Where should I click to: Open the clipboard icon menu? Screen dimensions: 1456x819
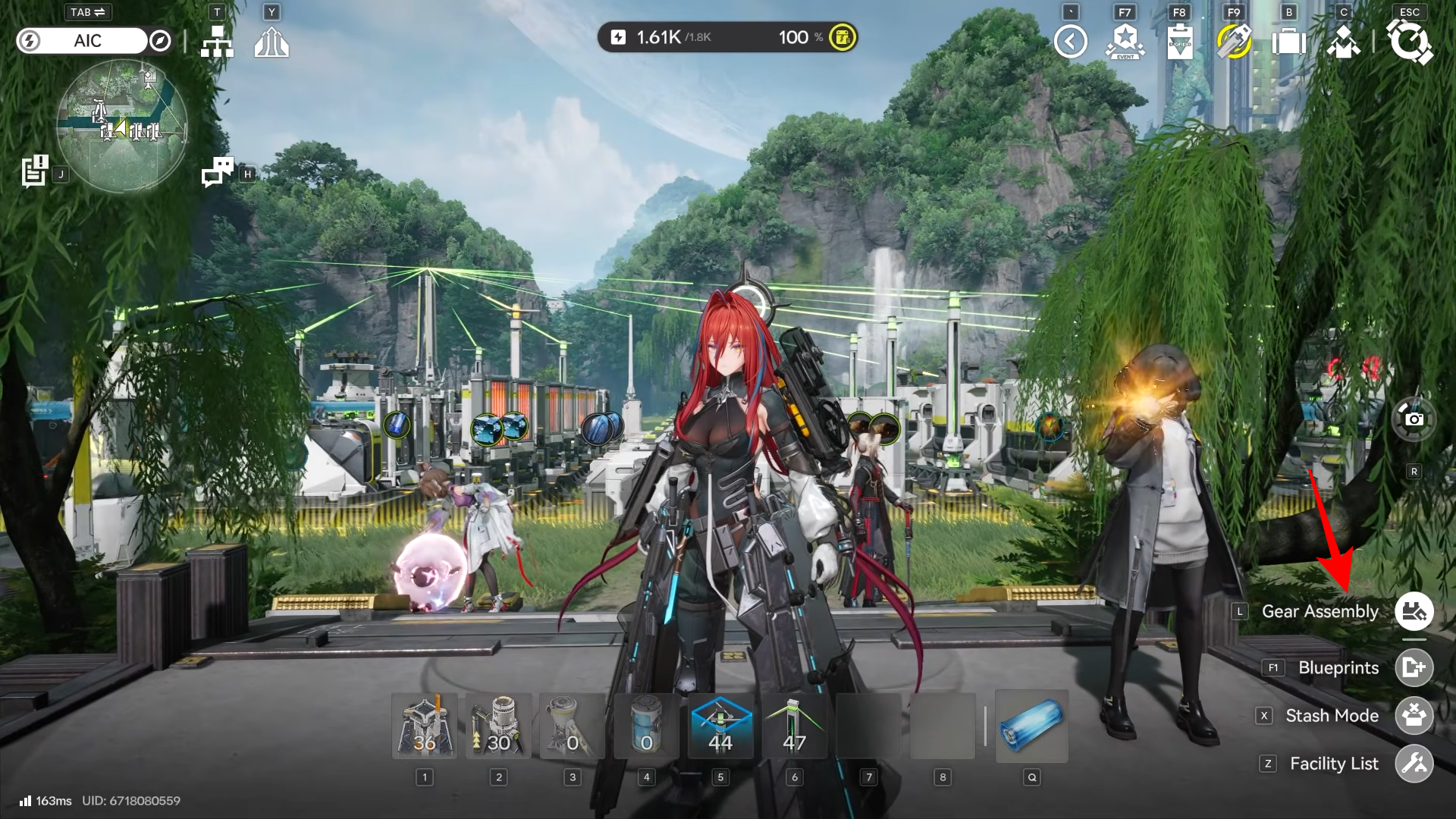click(1179, 42)
